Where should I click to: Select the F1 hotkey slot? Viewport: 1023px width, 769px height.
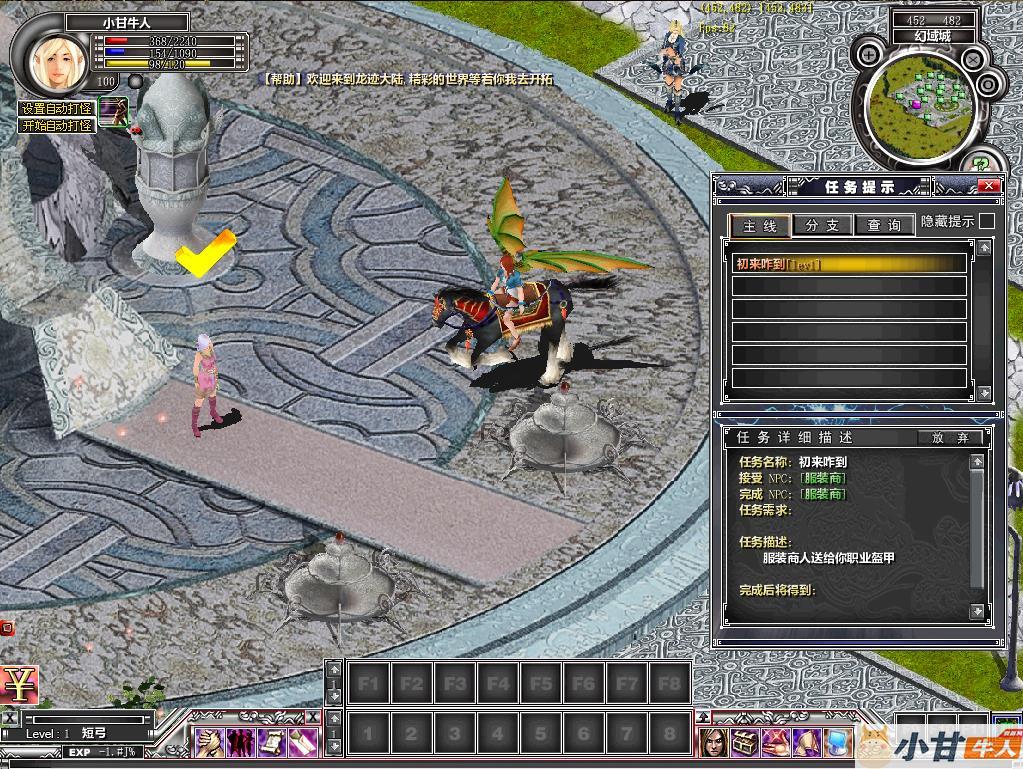pyautogui.click(x=367, y=684)
